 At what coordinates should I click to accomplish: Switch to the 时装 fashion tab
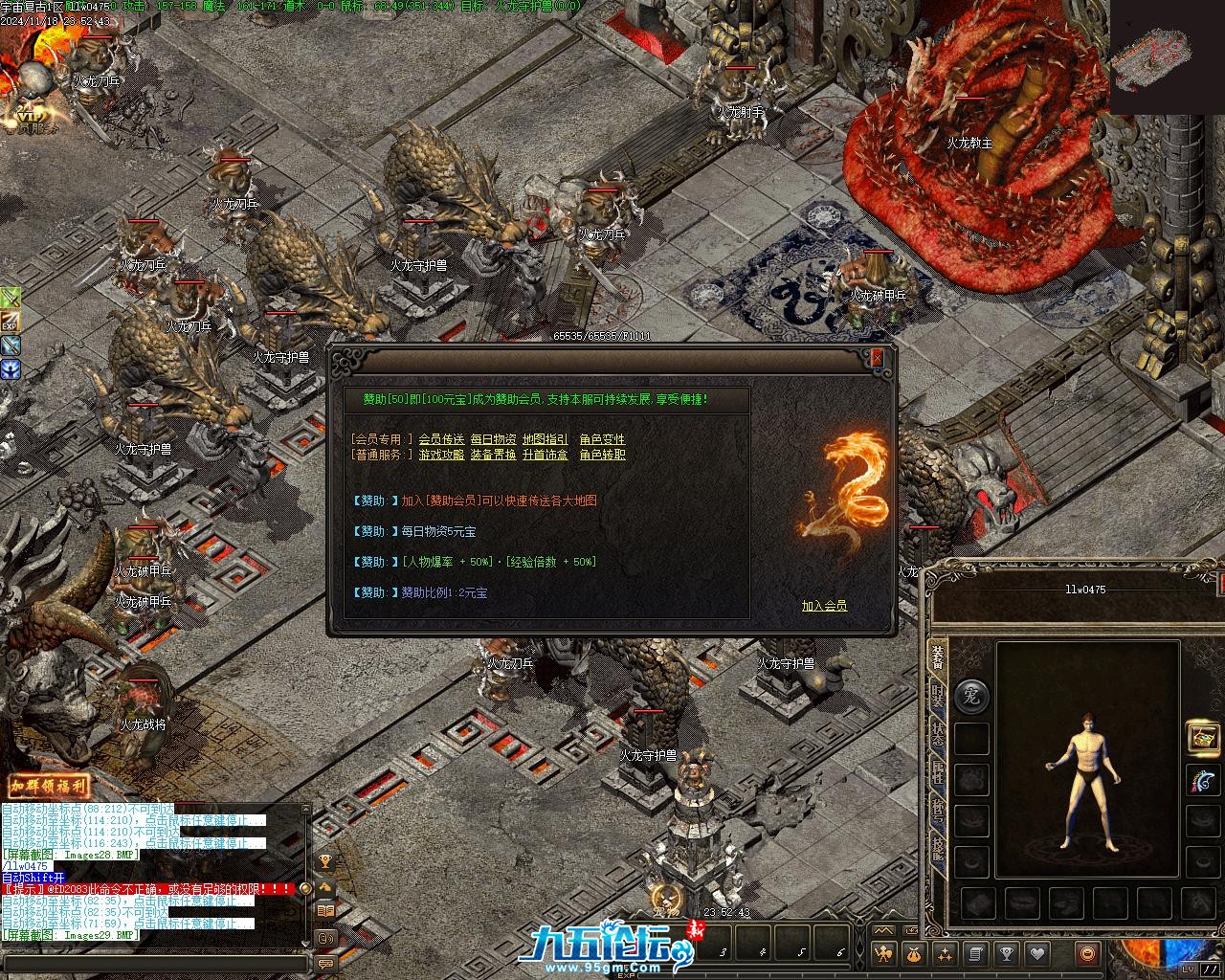point(938,697)
